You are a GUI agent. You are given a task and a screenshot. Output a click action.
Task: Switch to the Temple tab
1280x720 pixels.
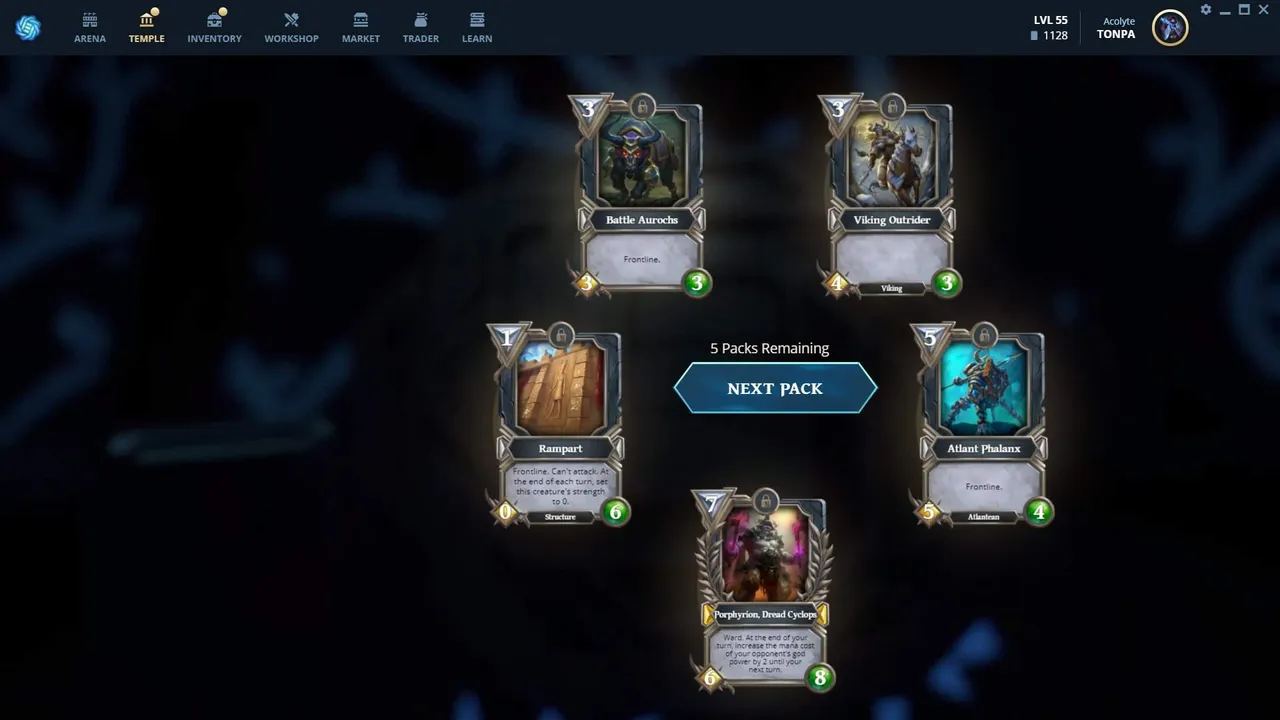coord(146,27)
